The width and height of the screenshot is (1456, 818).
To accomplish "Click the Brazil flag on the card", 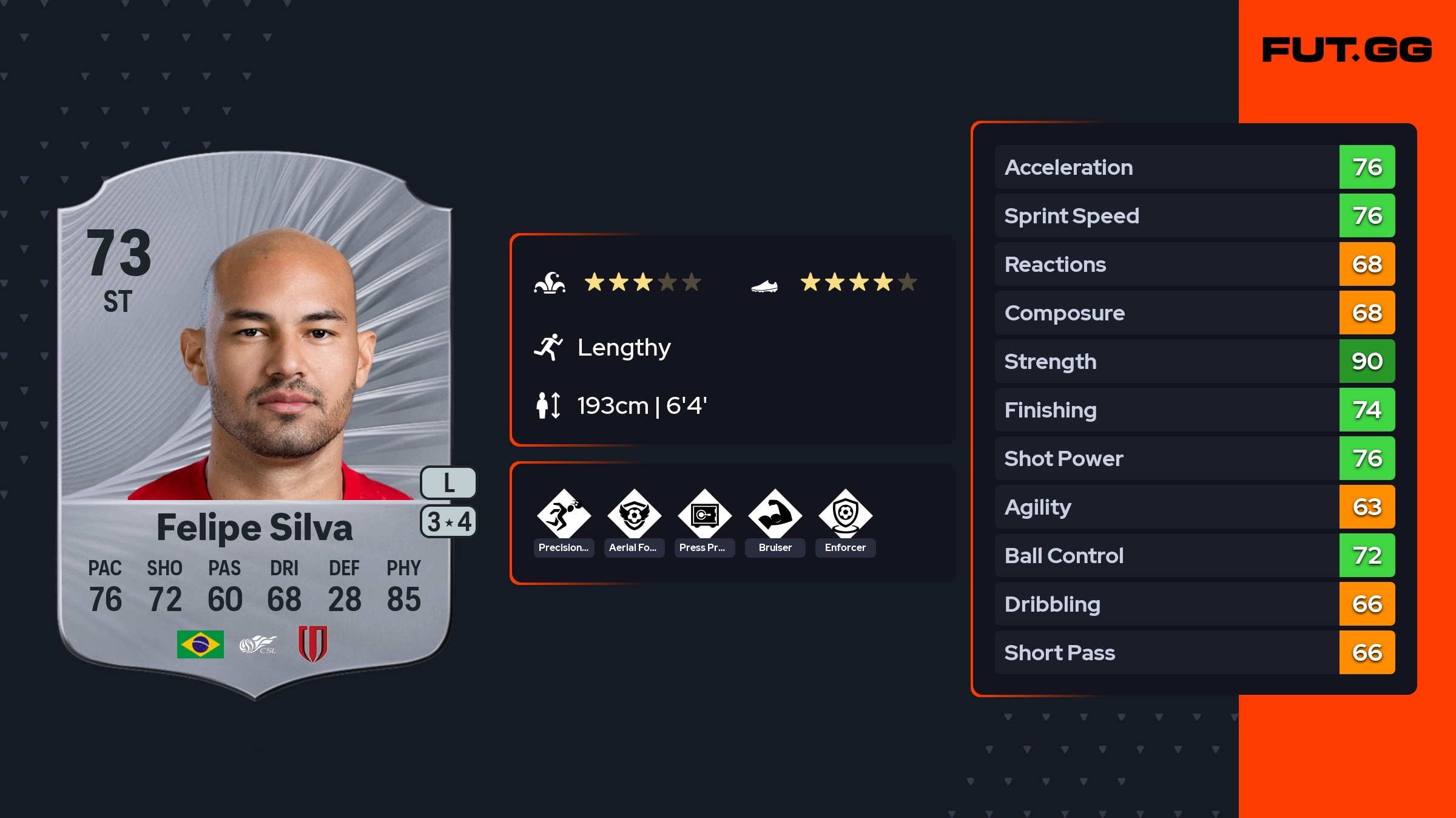I will (200, 644).
